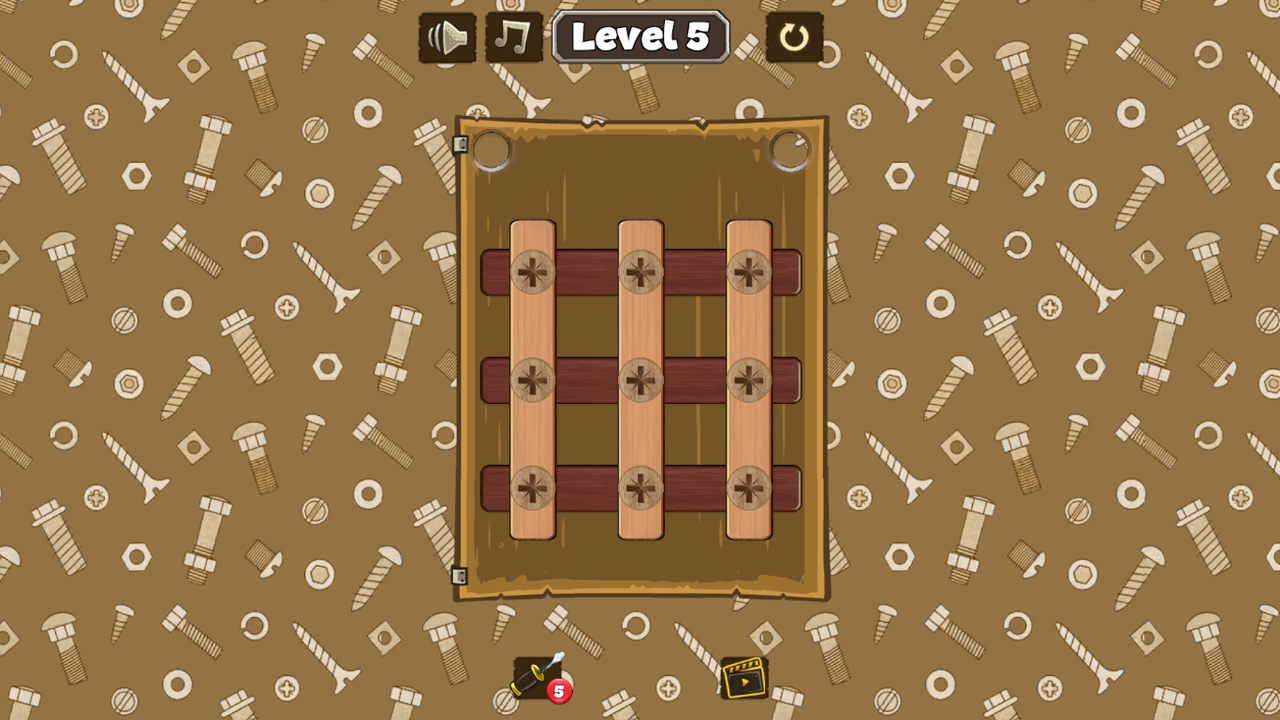Restart the current level
Image resolution: width=1280 pixels, height=720 pixels.
[x=795, y=38]
